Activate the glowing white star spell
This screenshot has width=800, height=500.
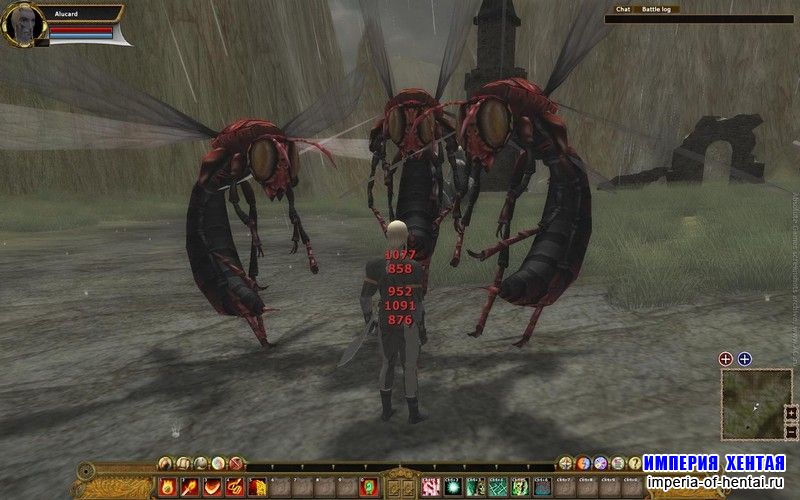(x=453, y=487)
